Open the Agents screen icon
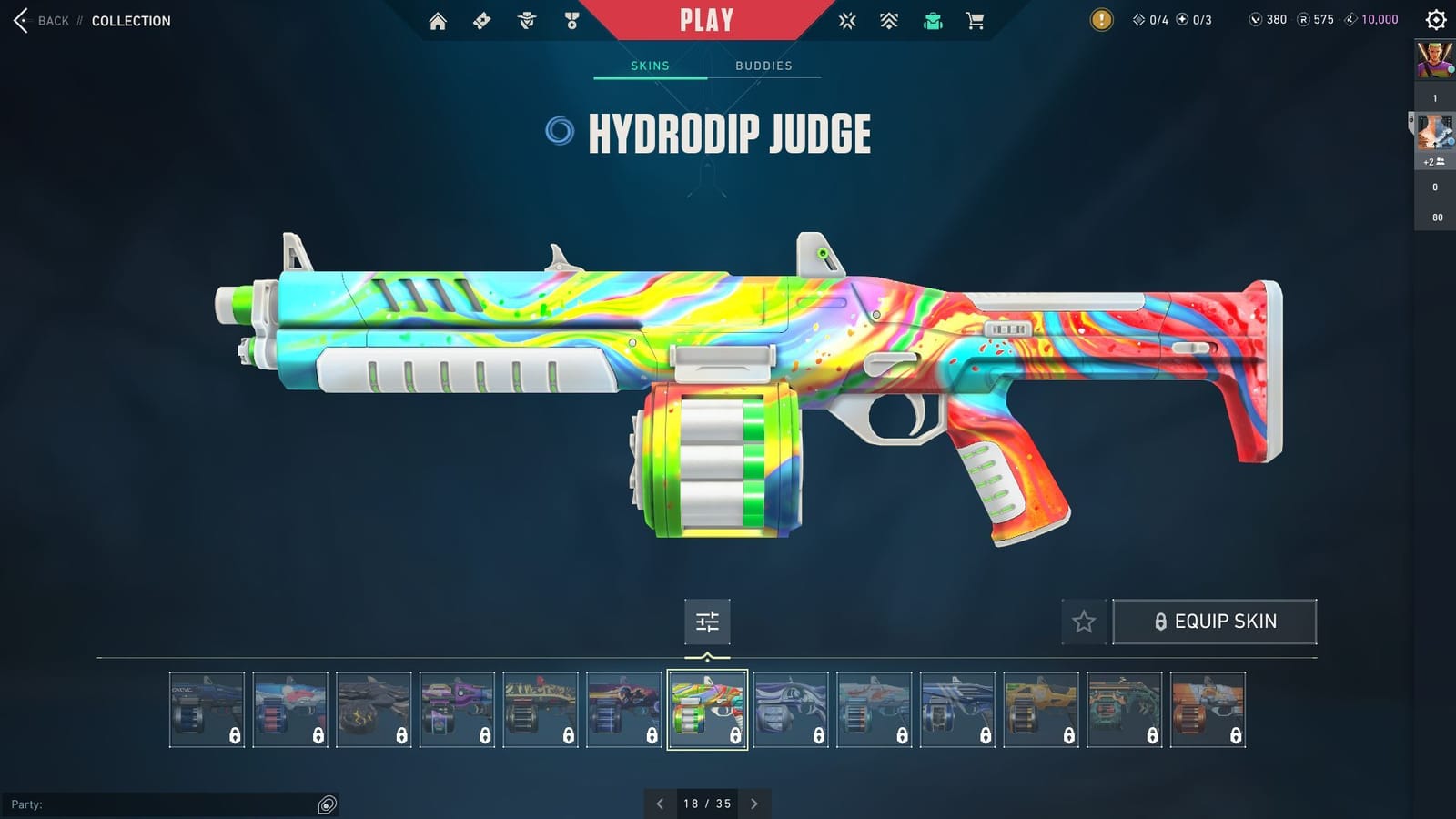Viewport: 1456px width, 819px height. 524,20
